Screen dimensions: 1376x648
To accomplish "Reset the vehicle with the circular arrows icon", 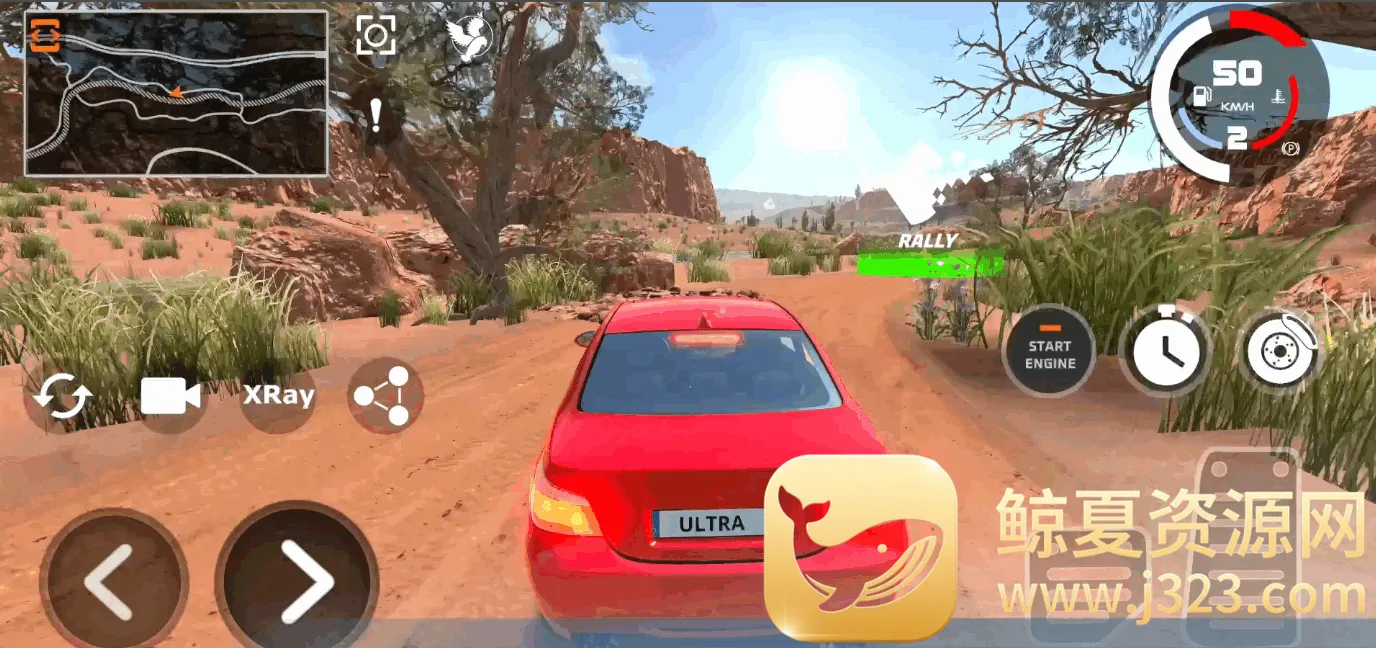I will click(x=62, y=398).
